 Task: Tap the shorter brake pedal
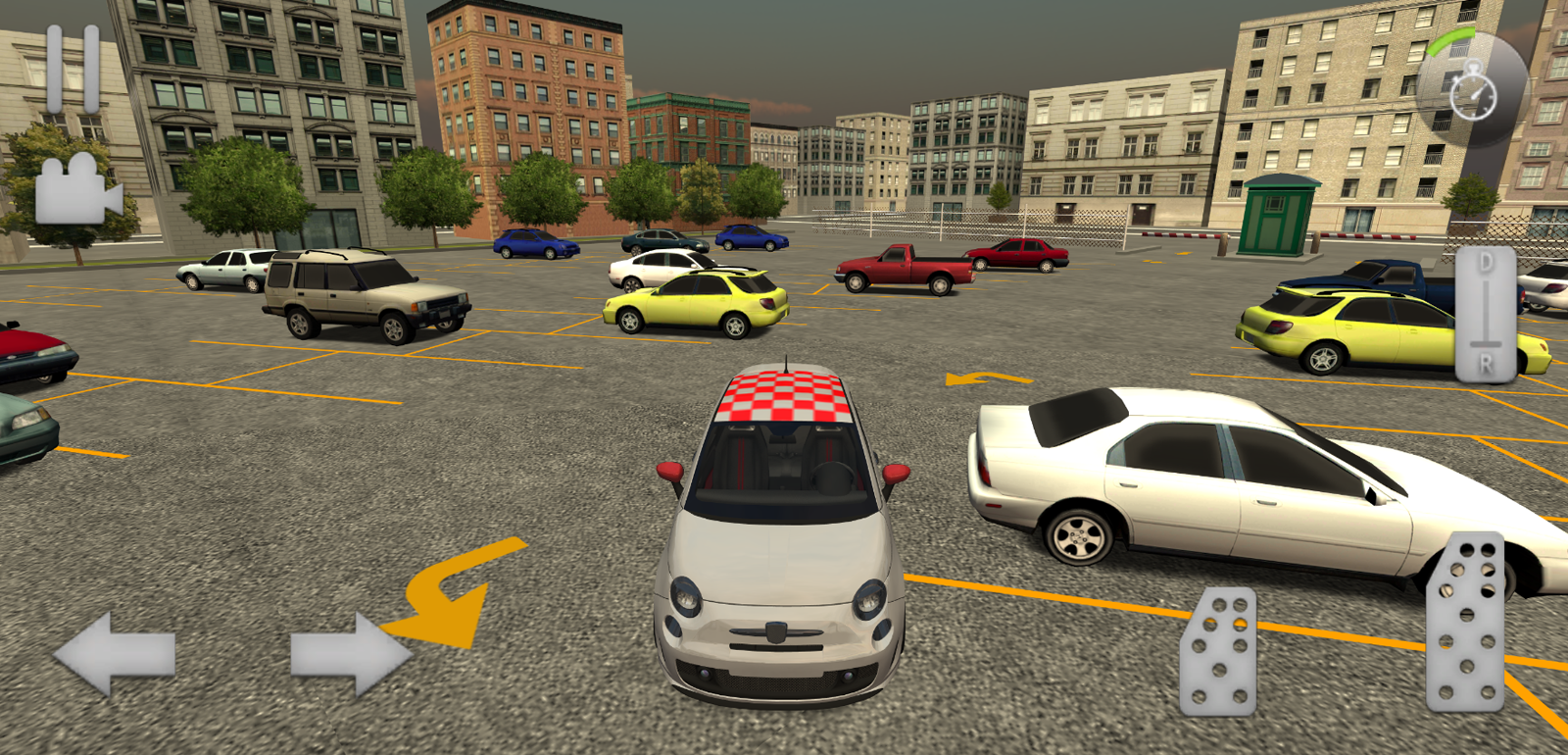pyautogui.click(x=1218, y=650)
